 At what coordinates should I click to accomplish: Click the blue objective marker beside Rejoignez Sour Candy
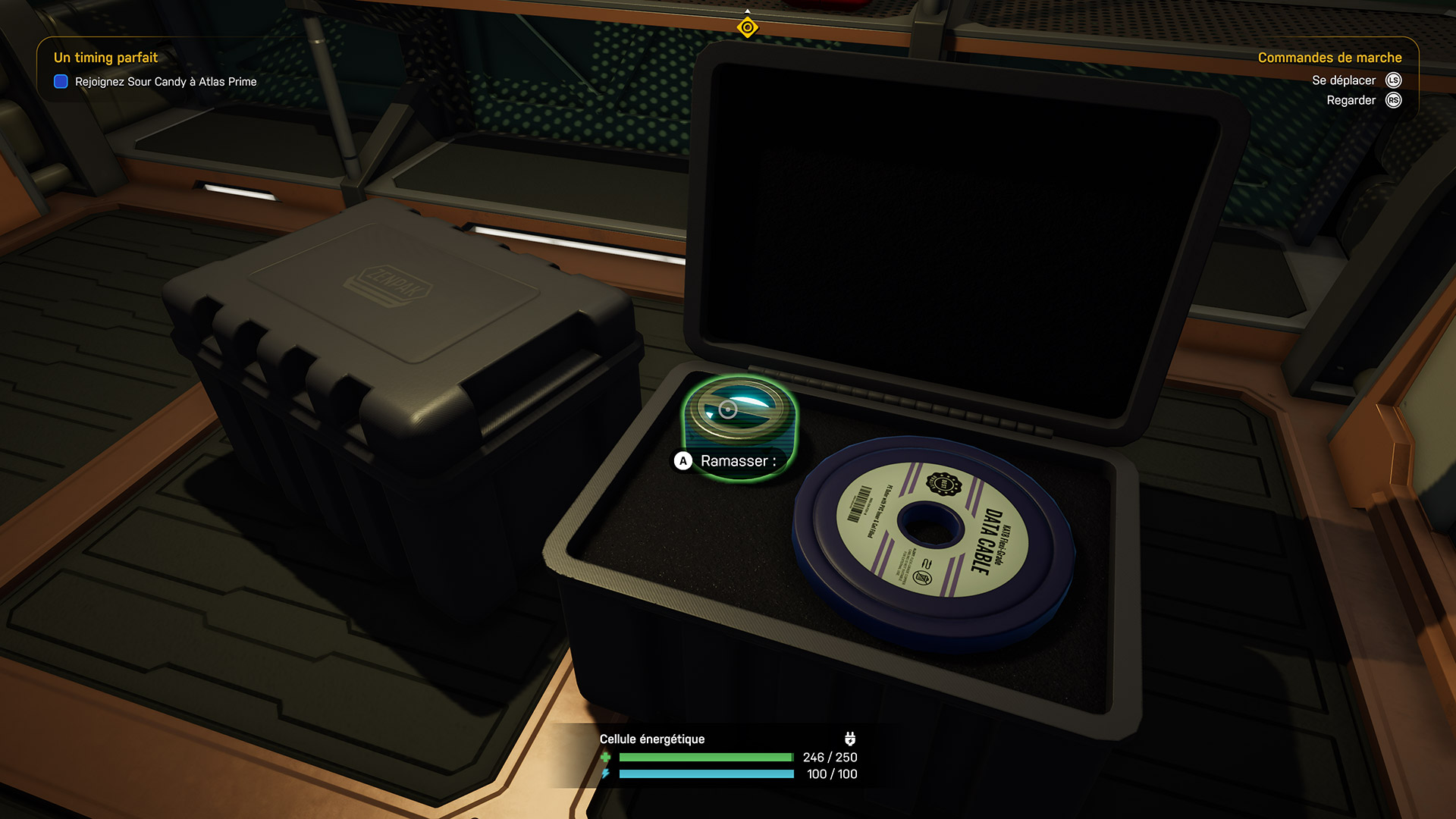pyautogui.click(x=61, y=82)
